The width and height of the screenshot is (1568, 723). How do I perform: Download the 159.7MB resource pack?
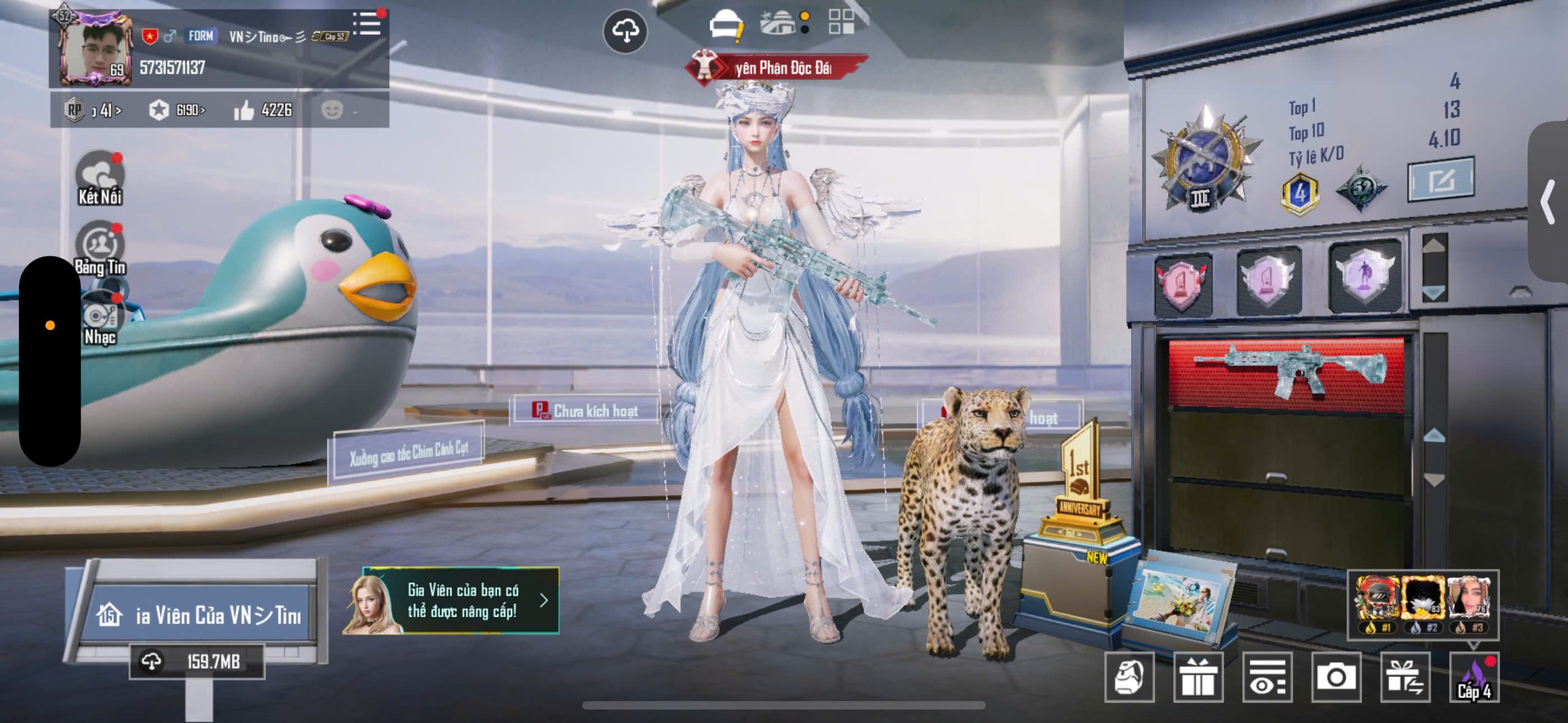coord(197,662)
